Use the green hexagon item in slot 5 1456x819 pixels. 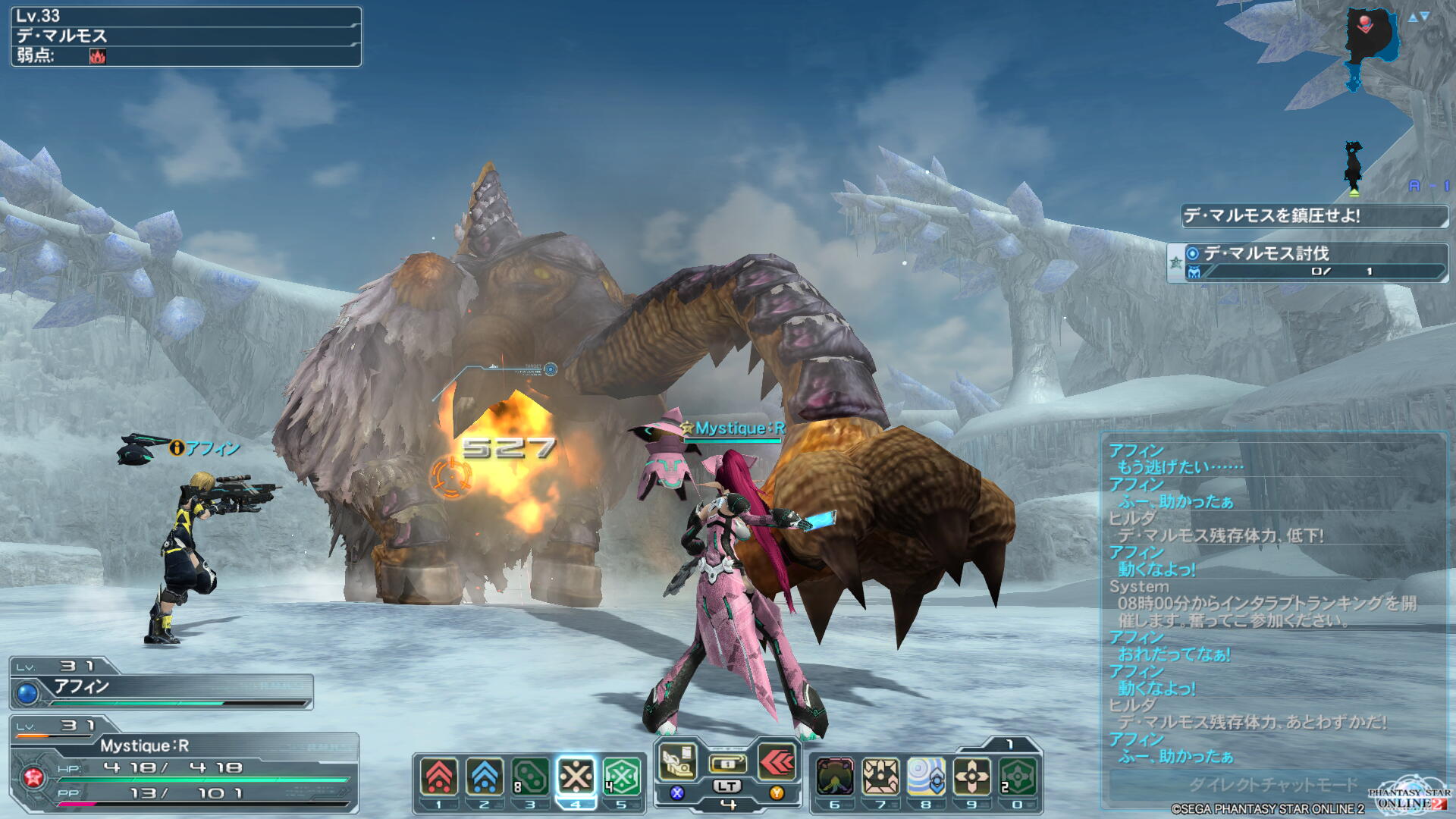point(621,777)
